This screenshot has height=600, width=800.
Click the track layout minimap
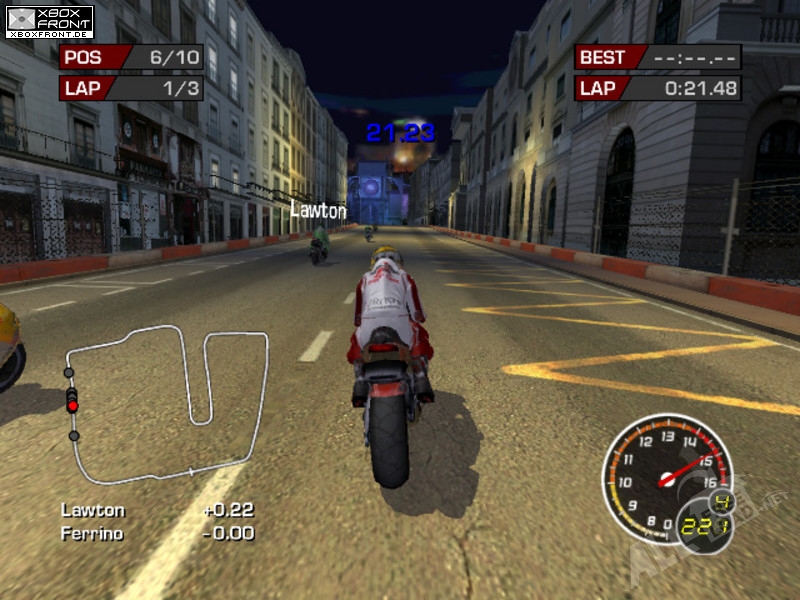(x=166, y=403)
